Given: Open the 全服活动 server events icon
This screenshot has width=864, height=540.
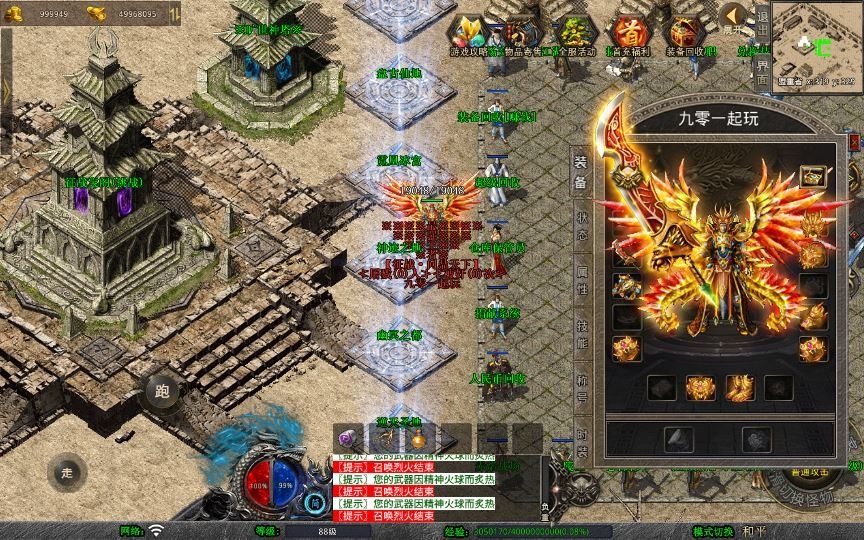Looking at the screenshot, I should click(x=571, y=34).
